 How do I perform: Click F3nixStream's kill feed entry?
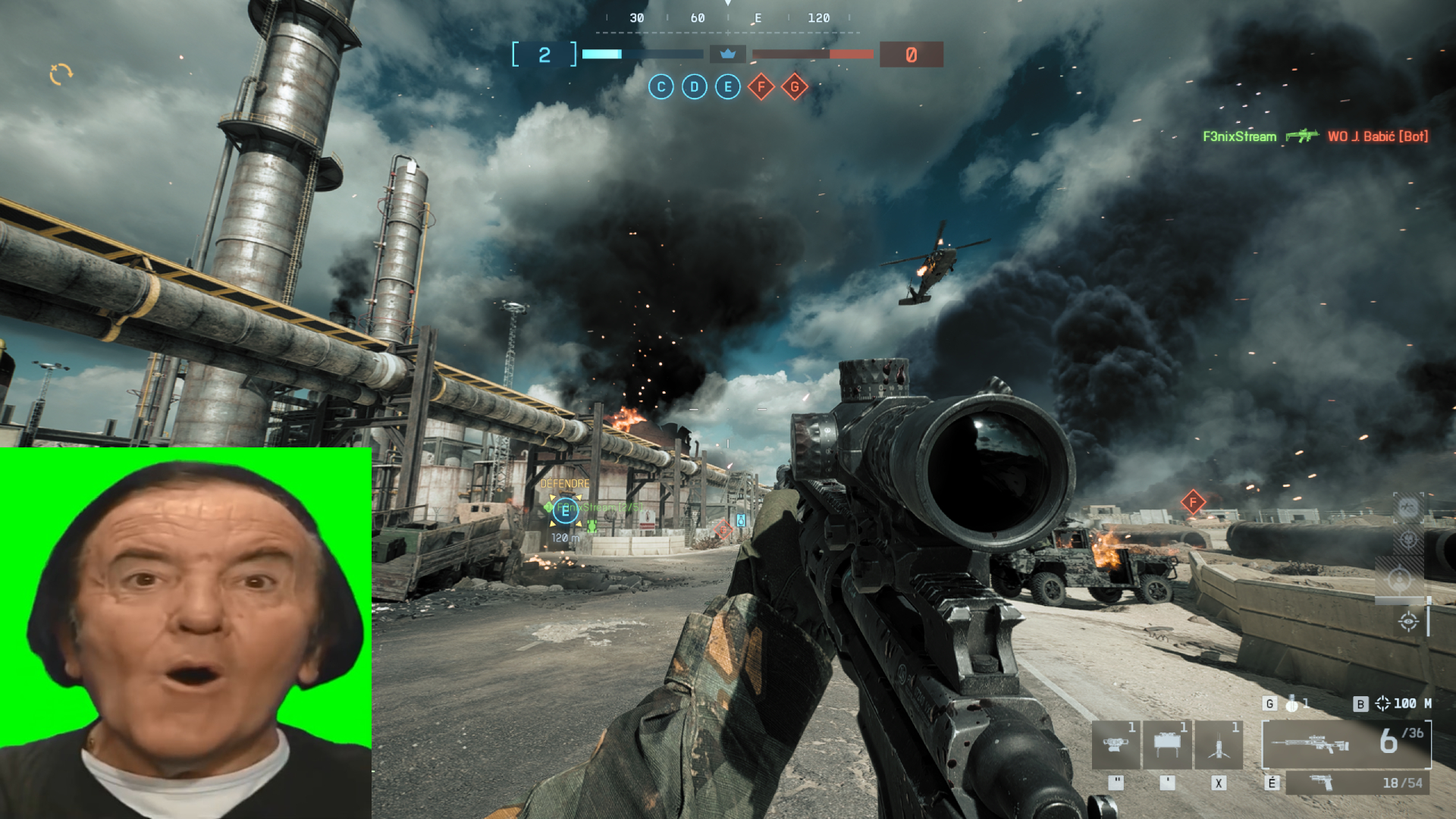(x=1239, y=136)
